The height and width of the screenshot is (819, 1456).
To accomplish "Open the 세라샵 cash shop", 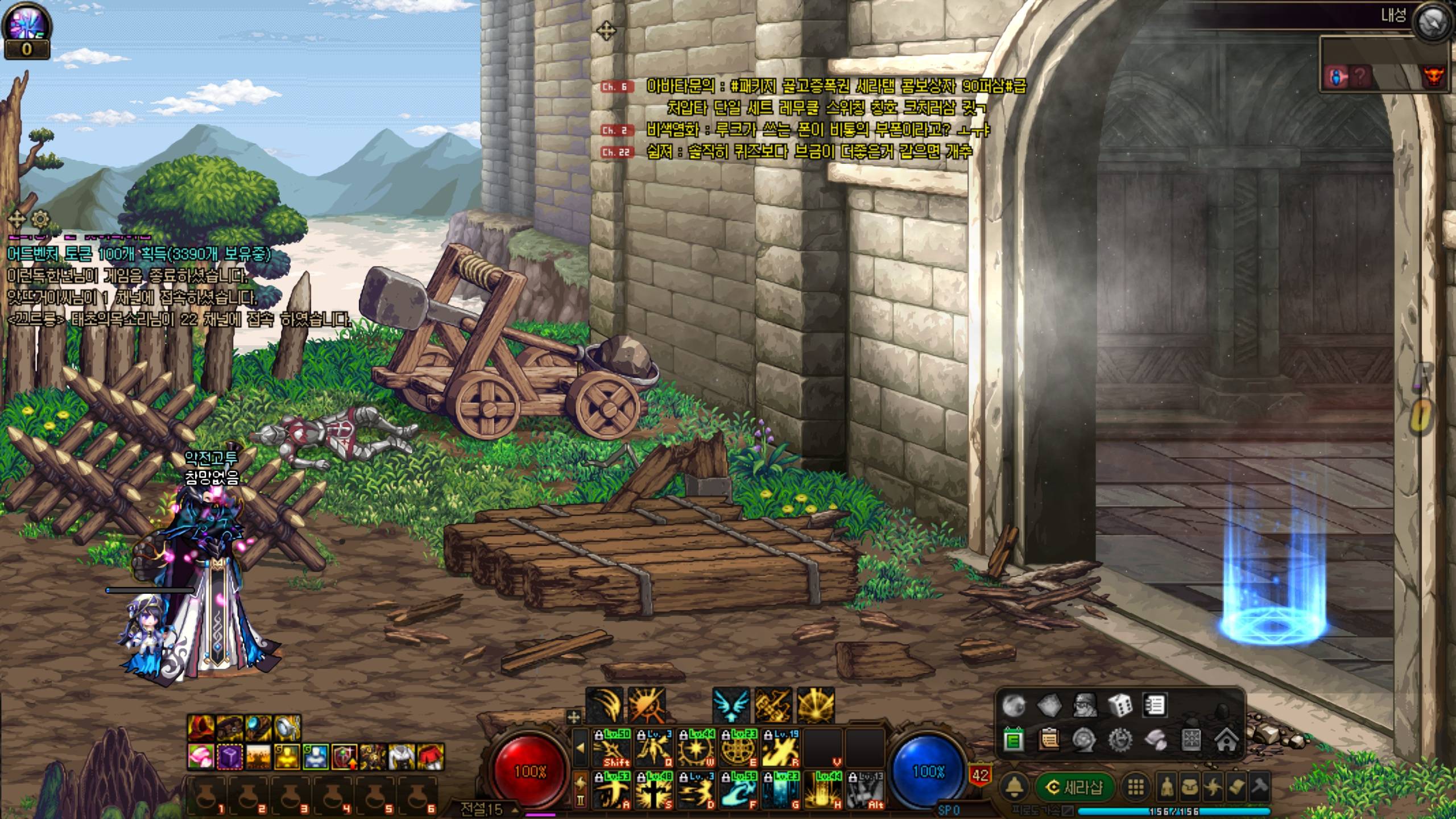I will coord(1074,787).
